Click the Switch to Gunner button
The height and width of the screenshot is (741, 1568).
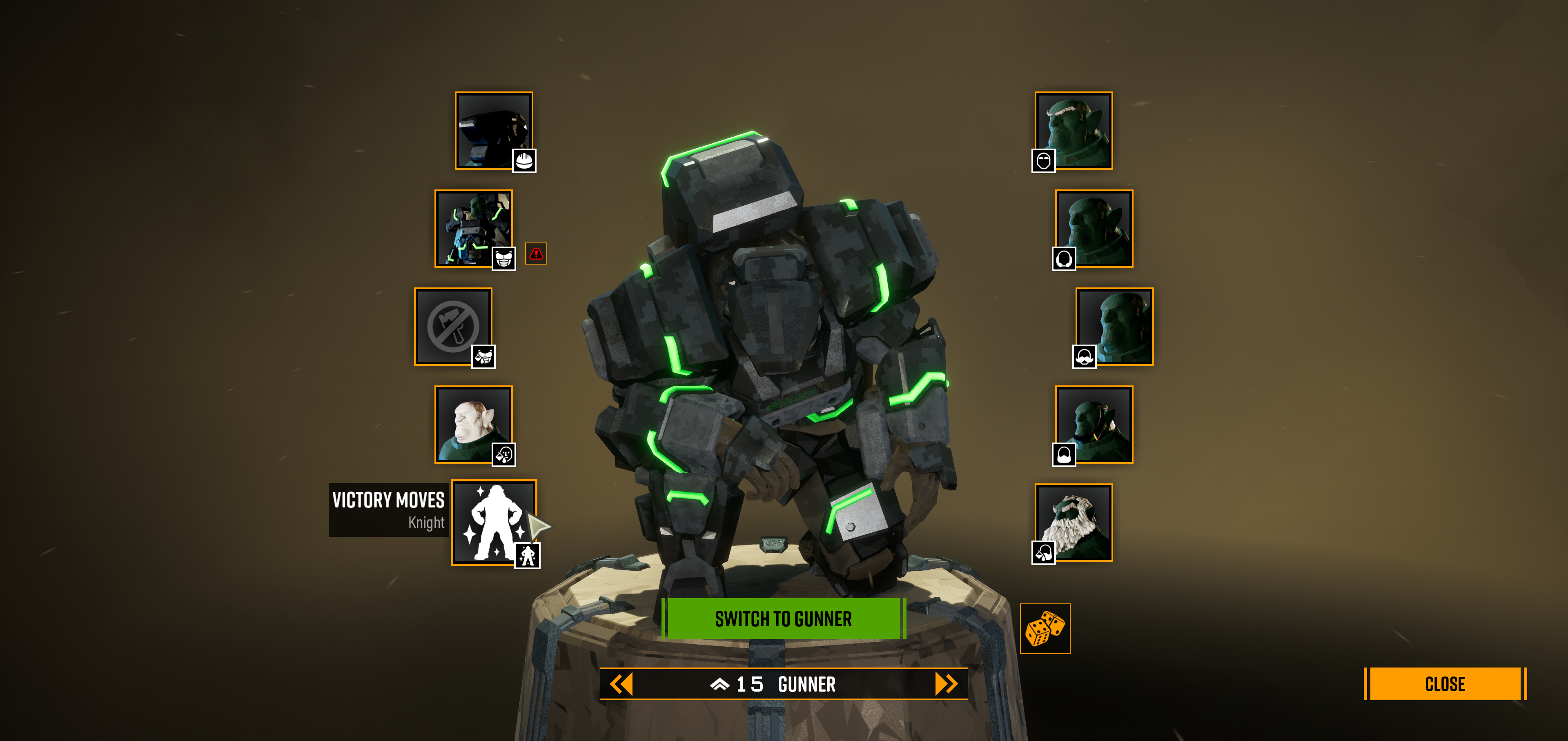pyautogui.click(x=784, y=619)
